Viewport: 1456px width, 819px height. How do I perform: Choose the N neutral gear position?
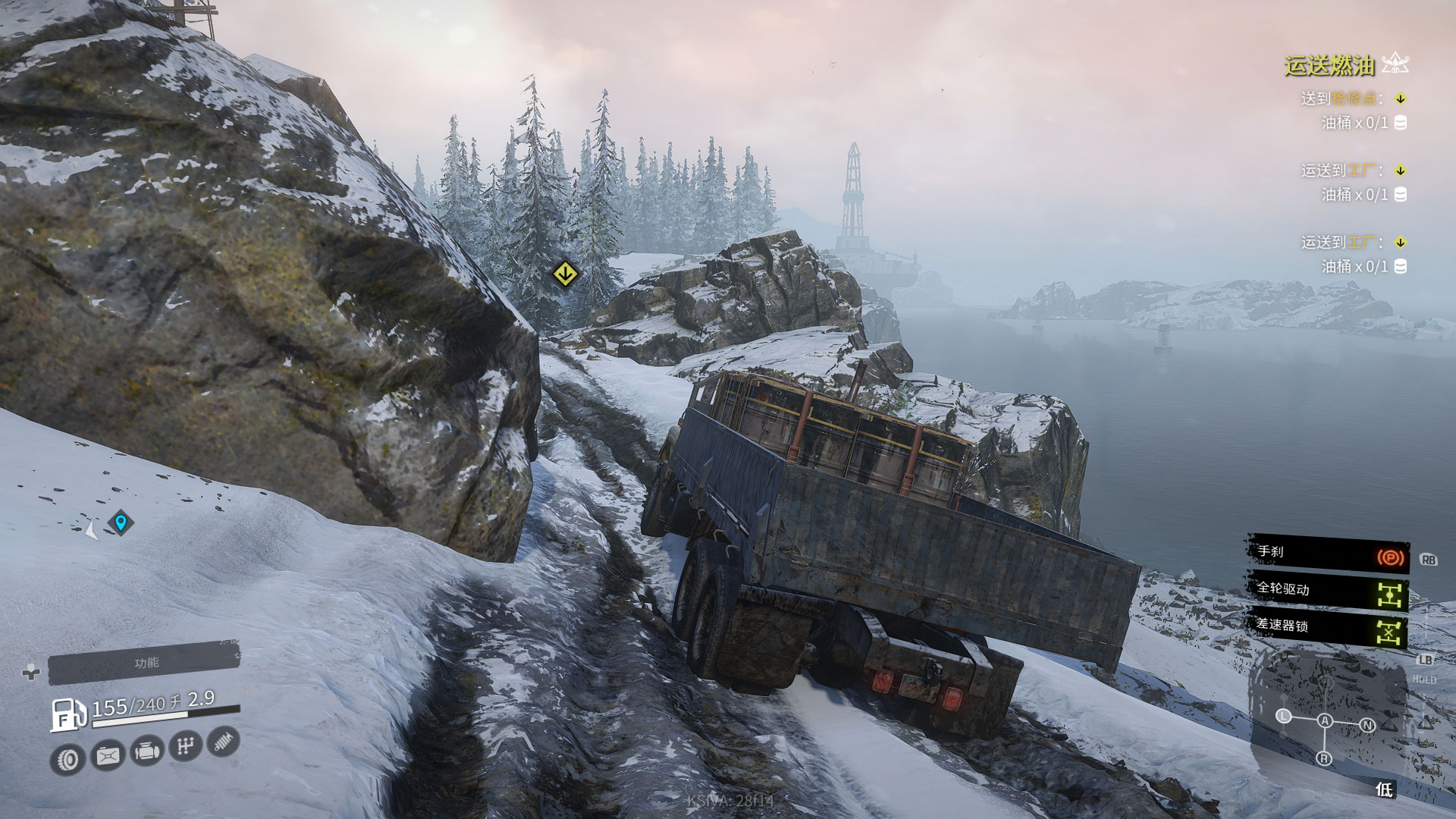[1367, 725]
